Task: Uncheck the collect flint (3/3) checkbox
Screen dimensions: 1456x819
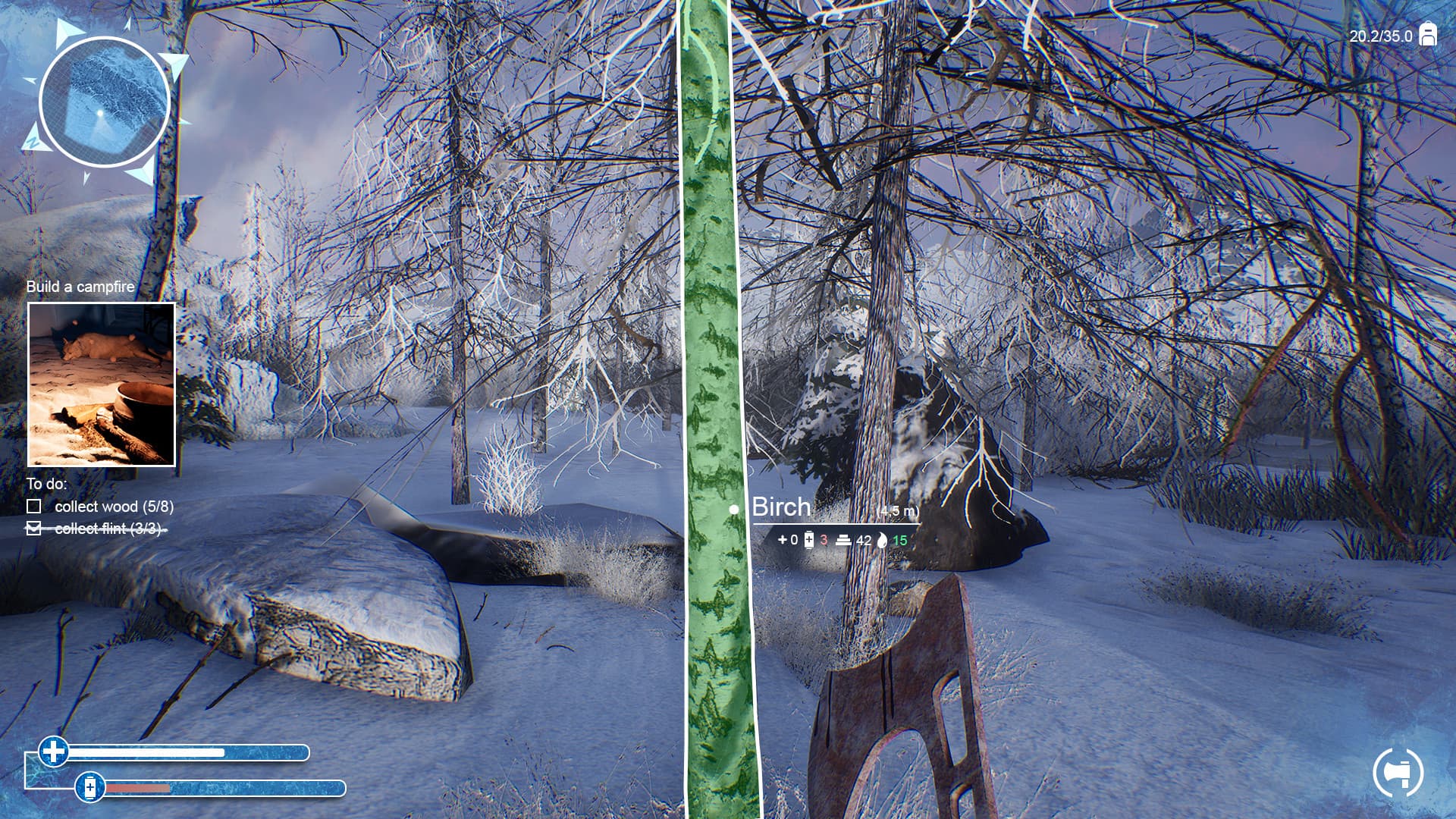Action: click(35, 529)
